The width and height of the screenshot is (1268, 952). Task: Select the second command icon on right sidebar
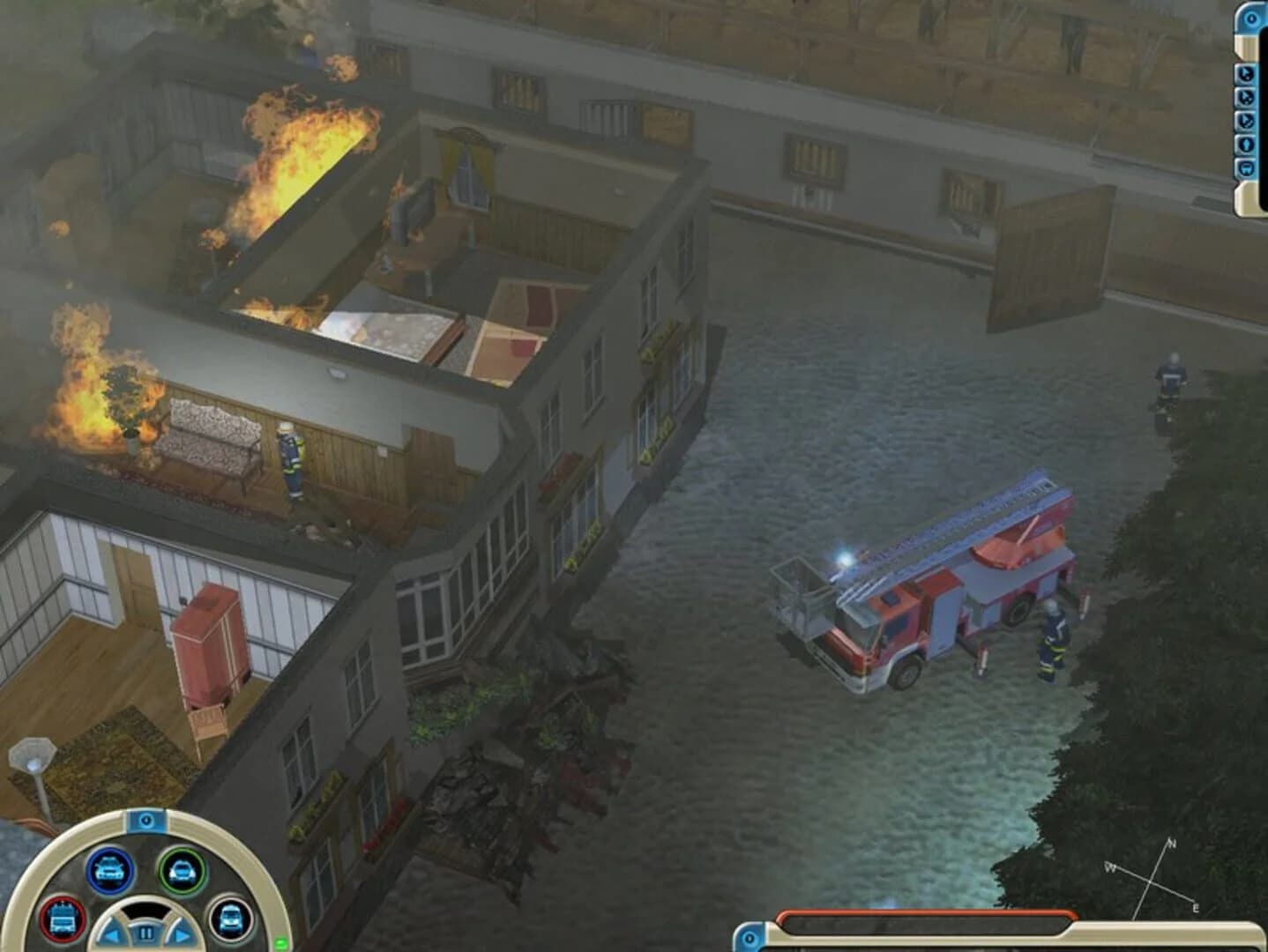(x=1247, y=98)
